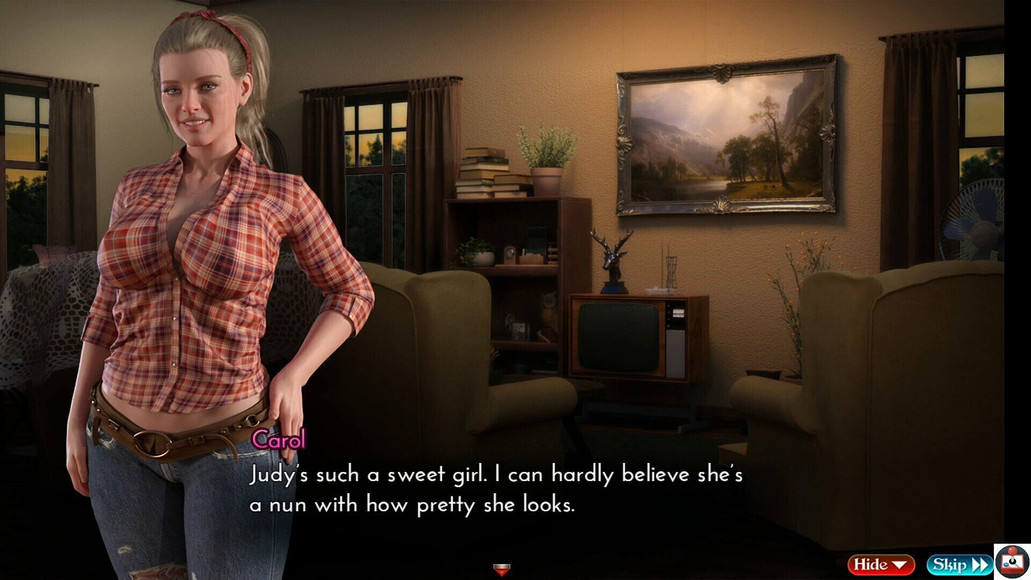Skip ahead using the blue Skip button

pos(958,565)
